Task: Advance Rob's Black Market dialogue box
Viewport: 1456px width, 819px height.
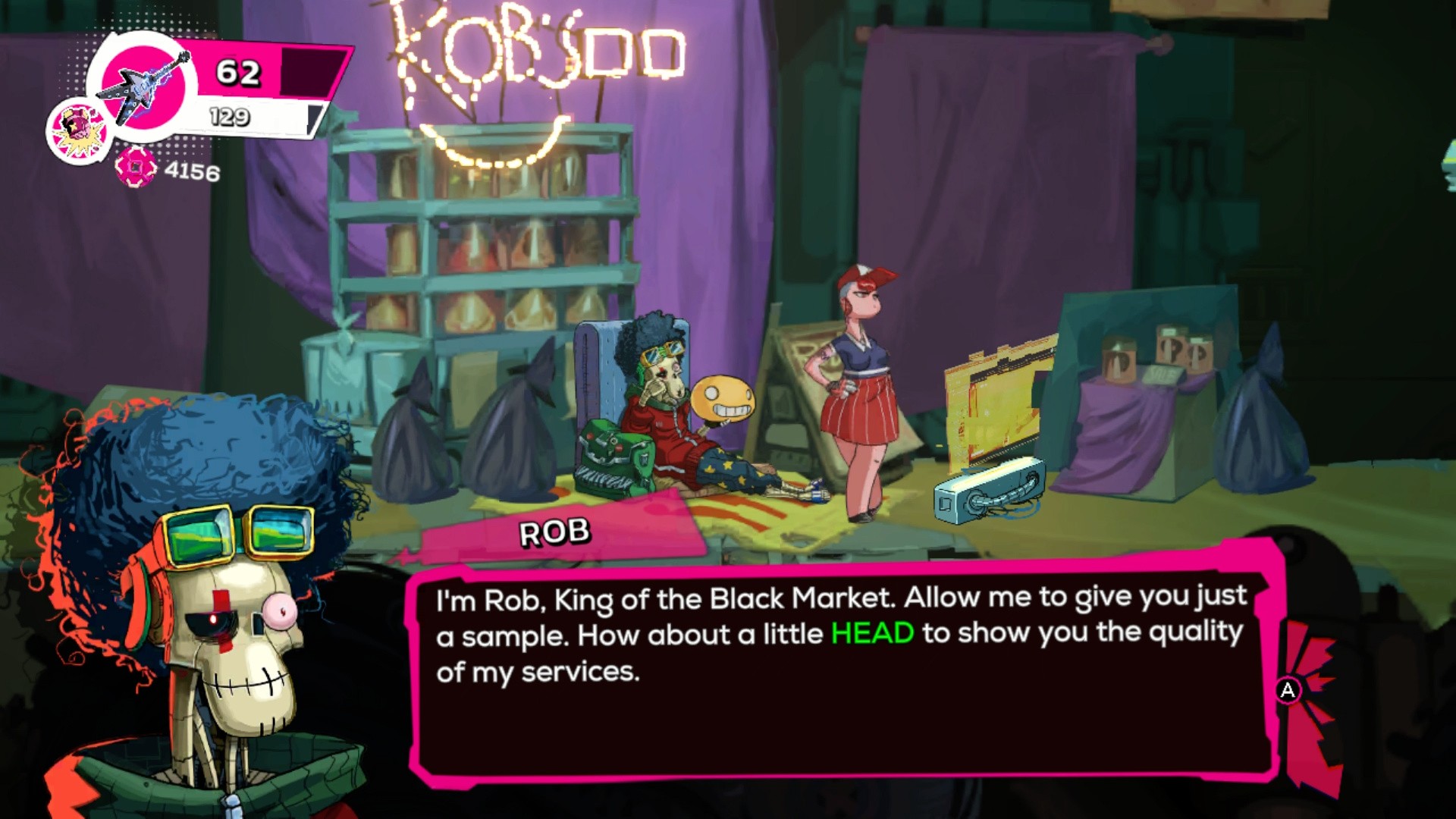Action: pos(1288,690)
